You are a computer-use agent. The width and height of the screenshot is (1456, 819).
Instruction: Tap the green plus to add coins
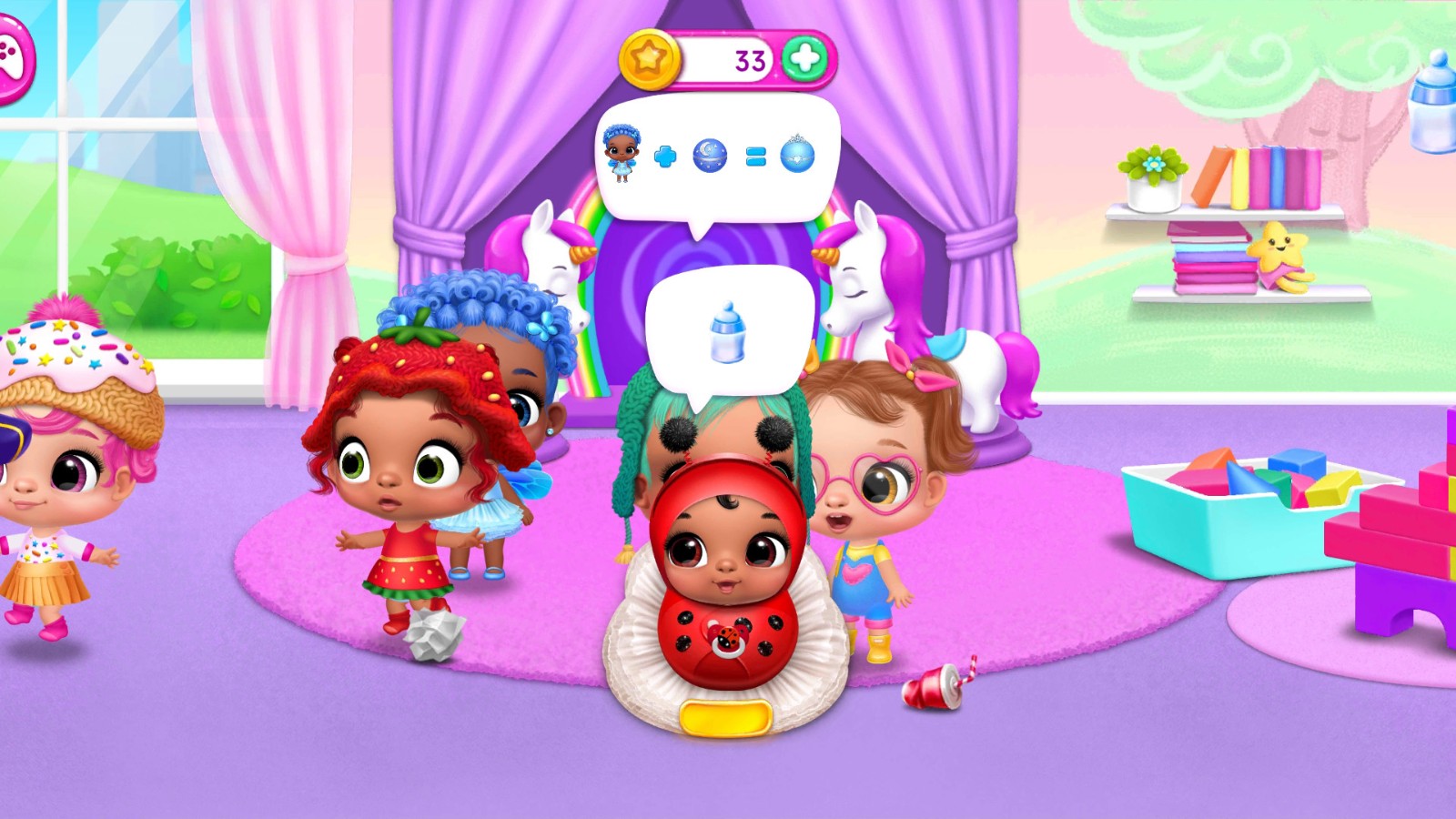point(804,60)
